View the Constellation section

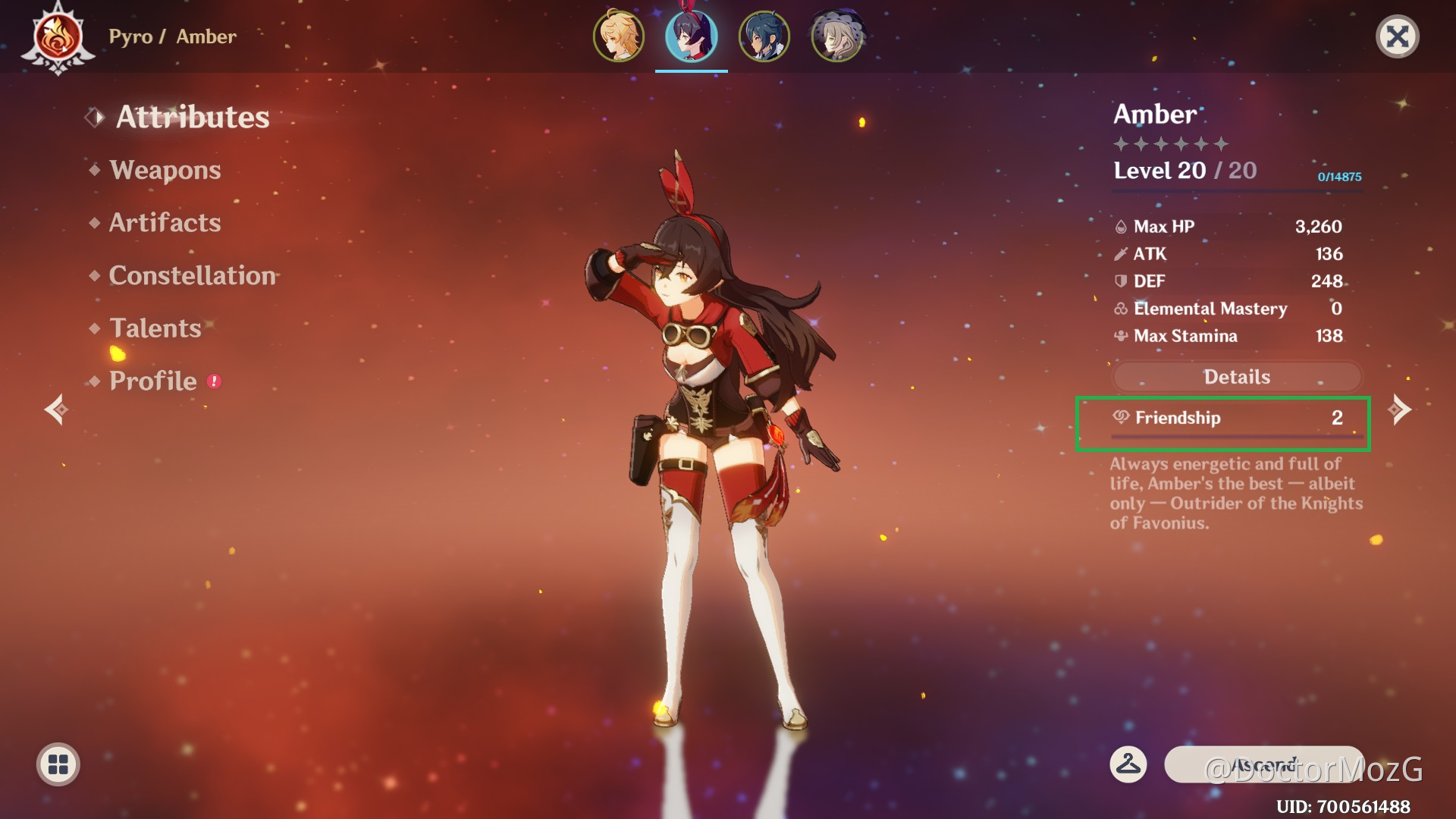192,275
